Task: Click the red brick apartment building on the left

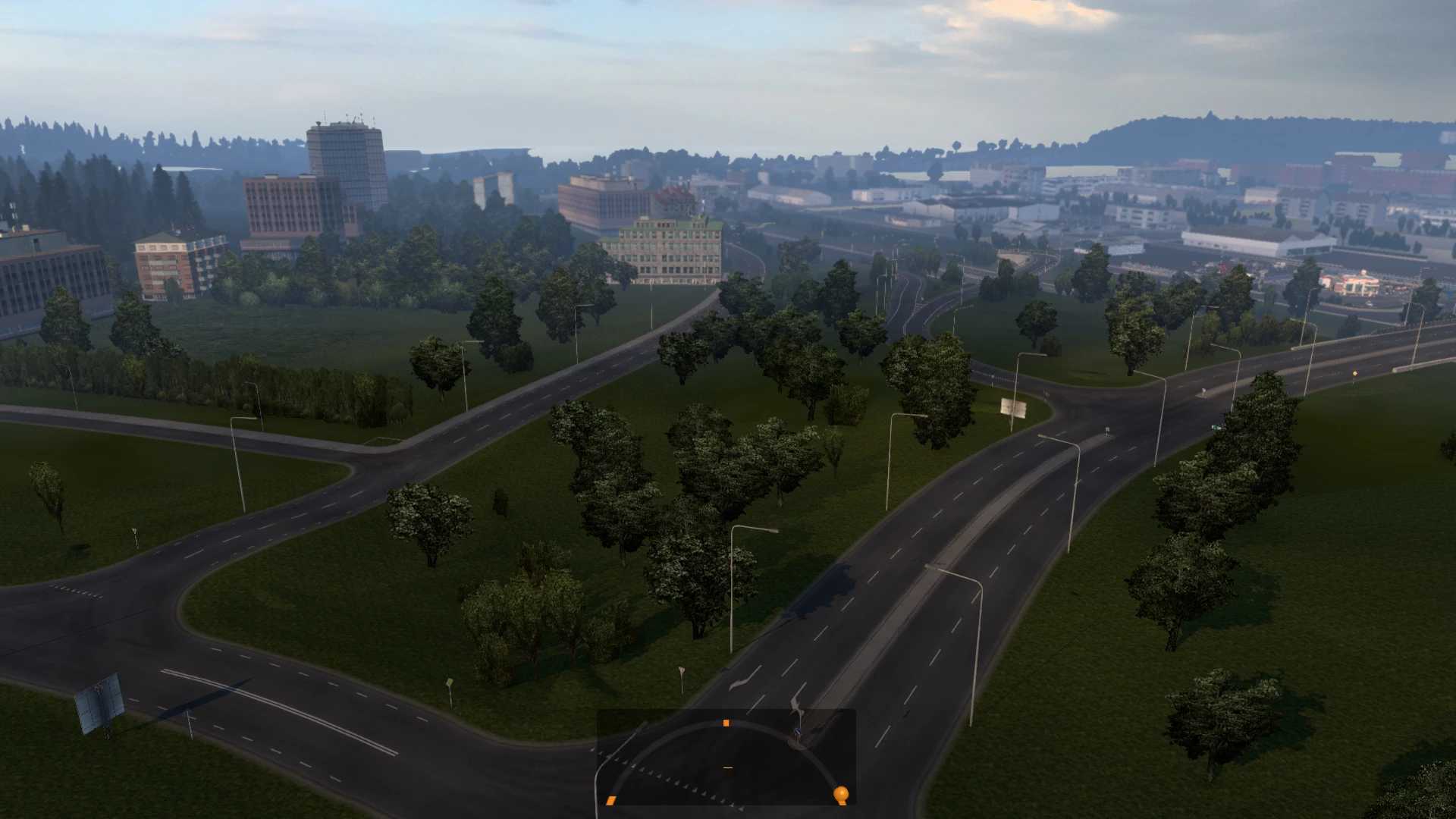Action: [x=163, y=265]
